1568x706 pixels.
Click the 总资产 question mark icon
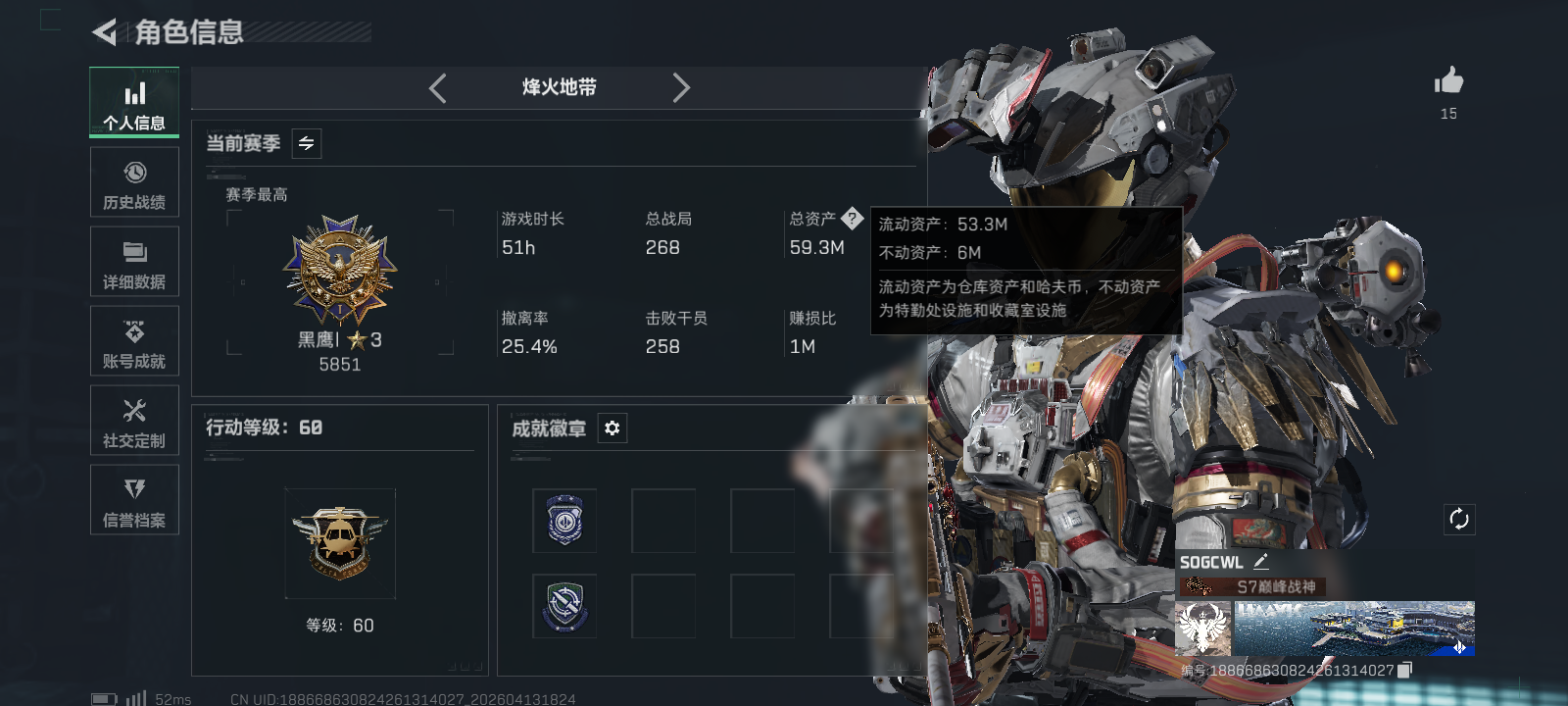click(x=852, y=219)
